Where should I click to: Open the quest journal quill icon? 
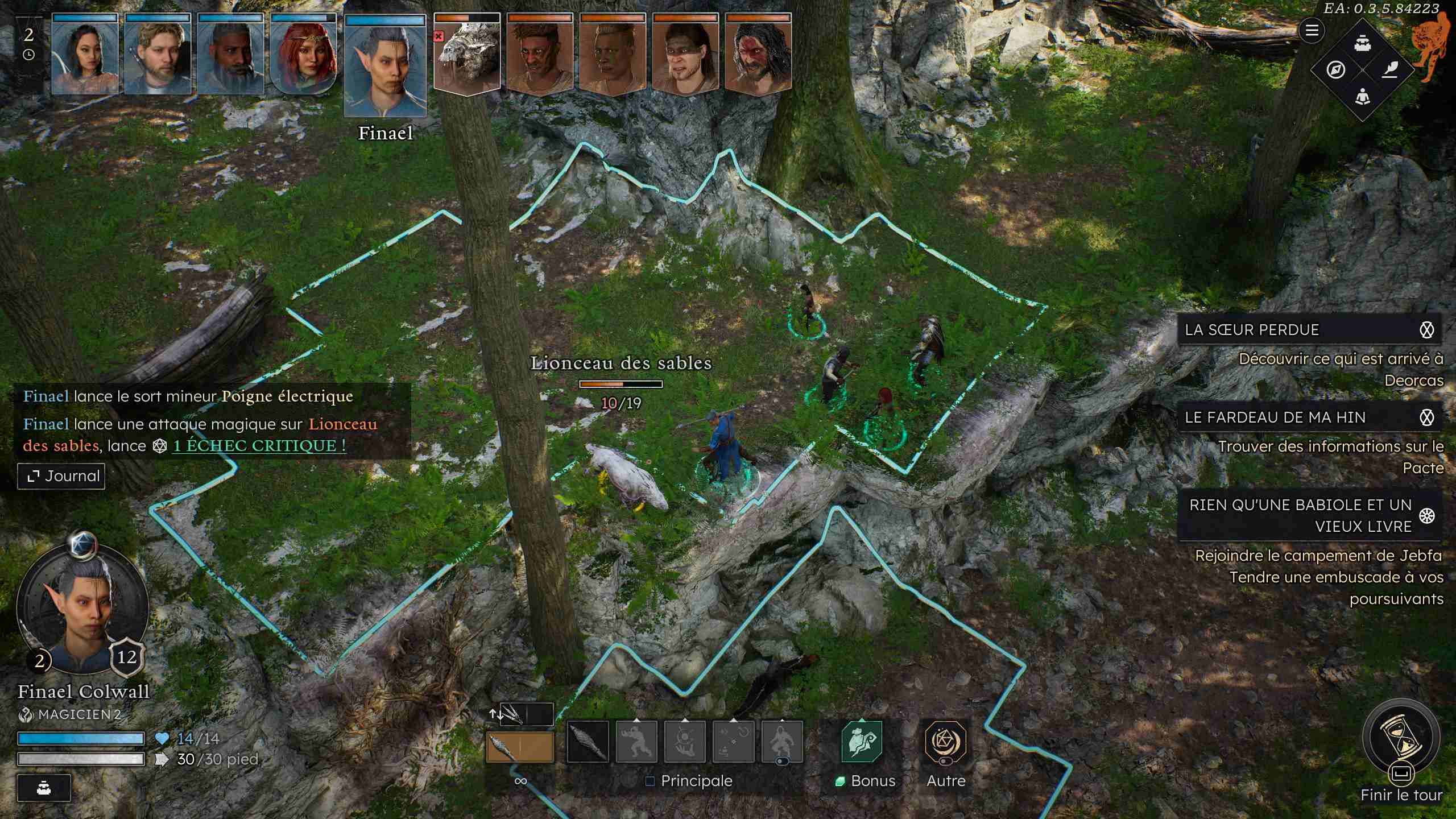click(1389, 70)
